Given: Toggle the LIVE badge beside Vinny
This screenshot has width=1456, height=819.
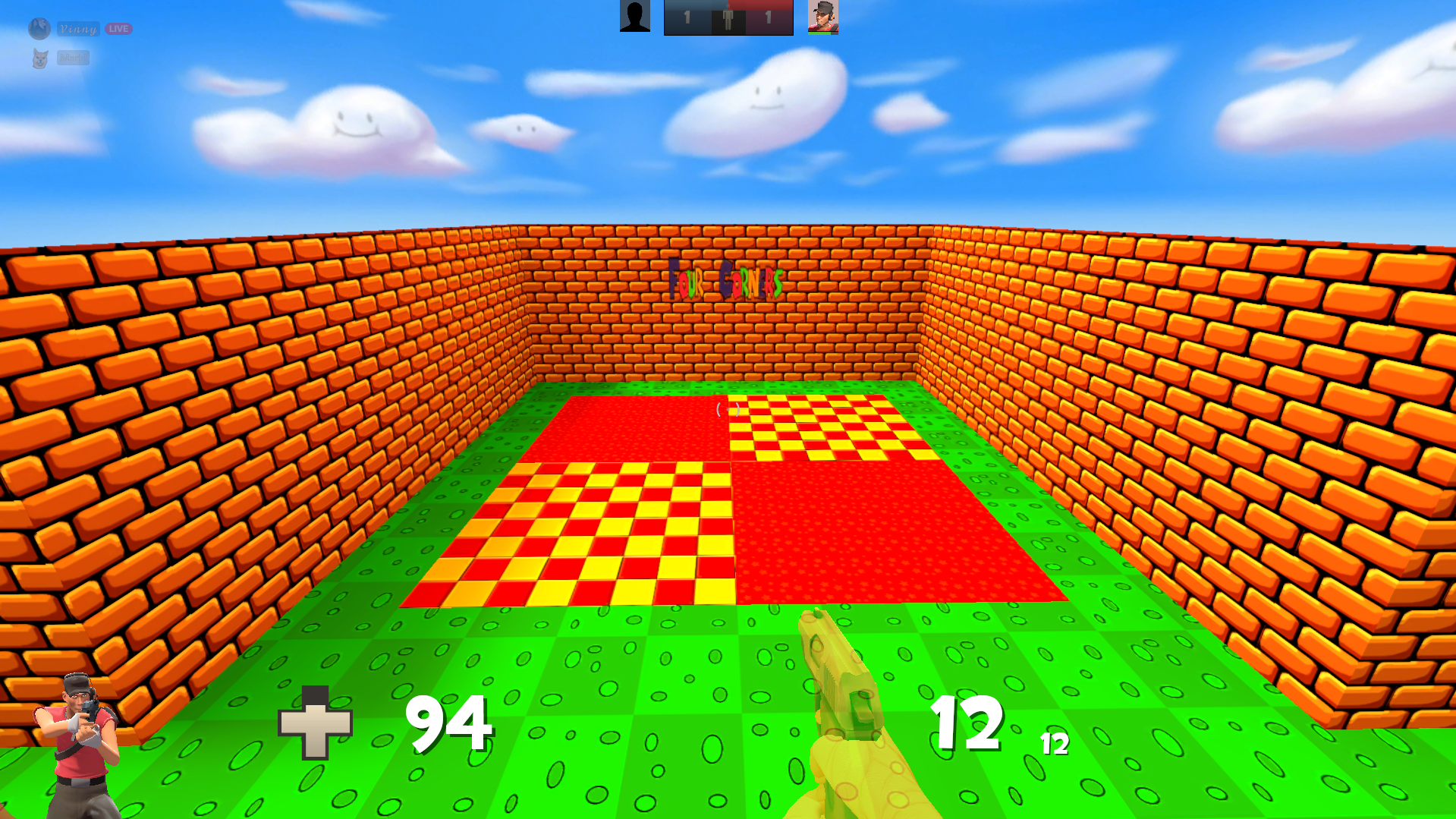Looking at the screenshot, I should click(x=118, y=29).
